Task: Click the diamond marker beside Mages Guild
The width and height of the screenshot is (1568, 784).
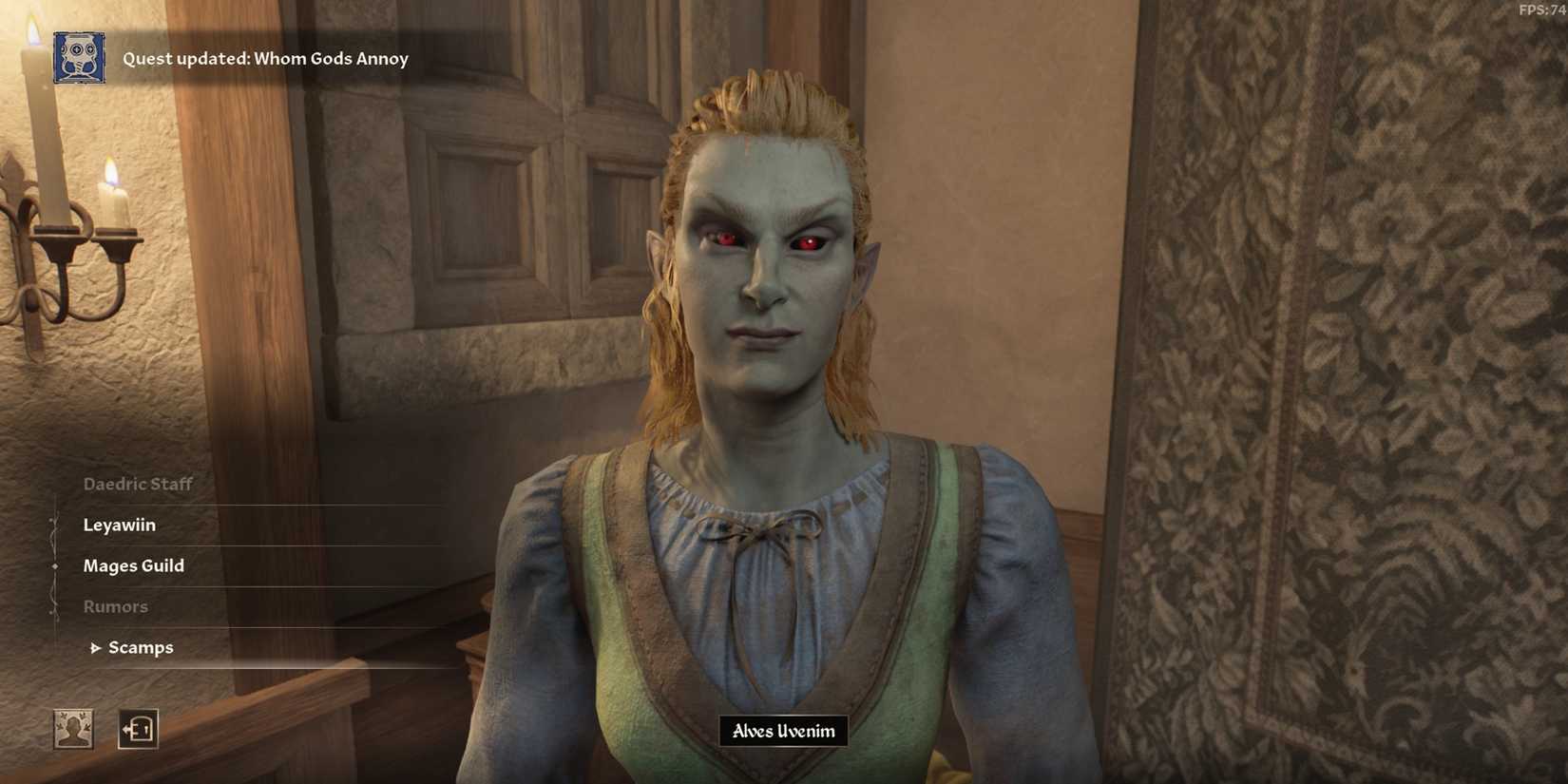Action: [54, 565]
